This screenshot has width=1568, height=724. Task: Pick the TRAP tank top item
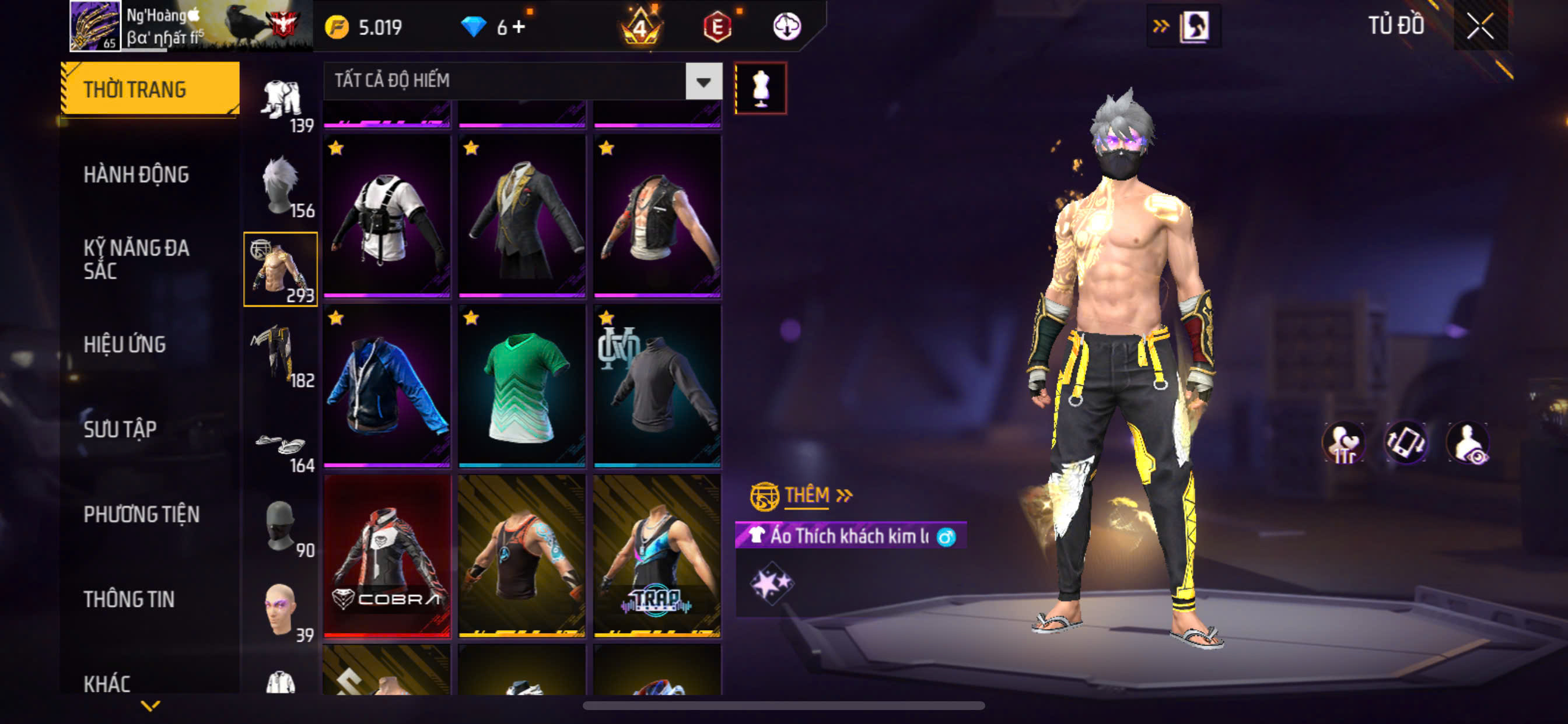point(657,556)
